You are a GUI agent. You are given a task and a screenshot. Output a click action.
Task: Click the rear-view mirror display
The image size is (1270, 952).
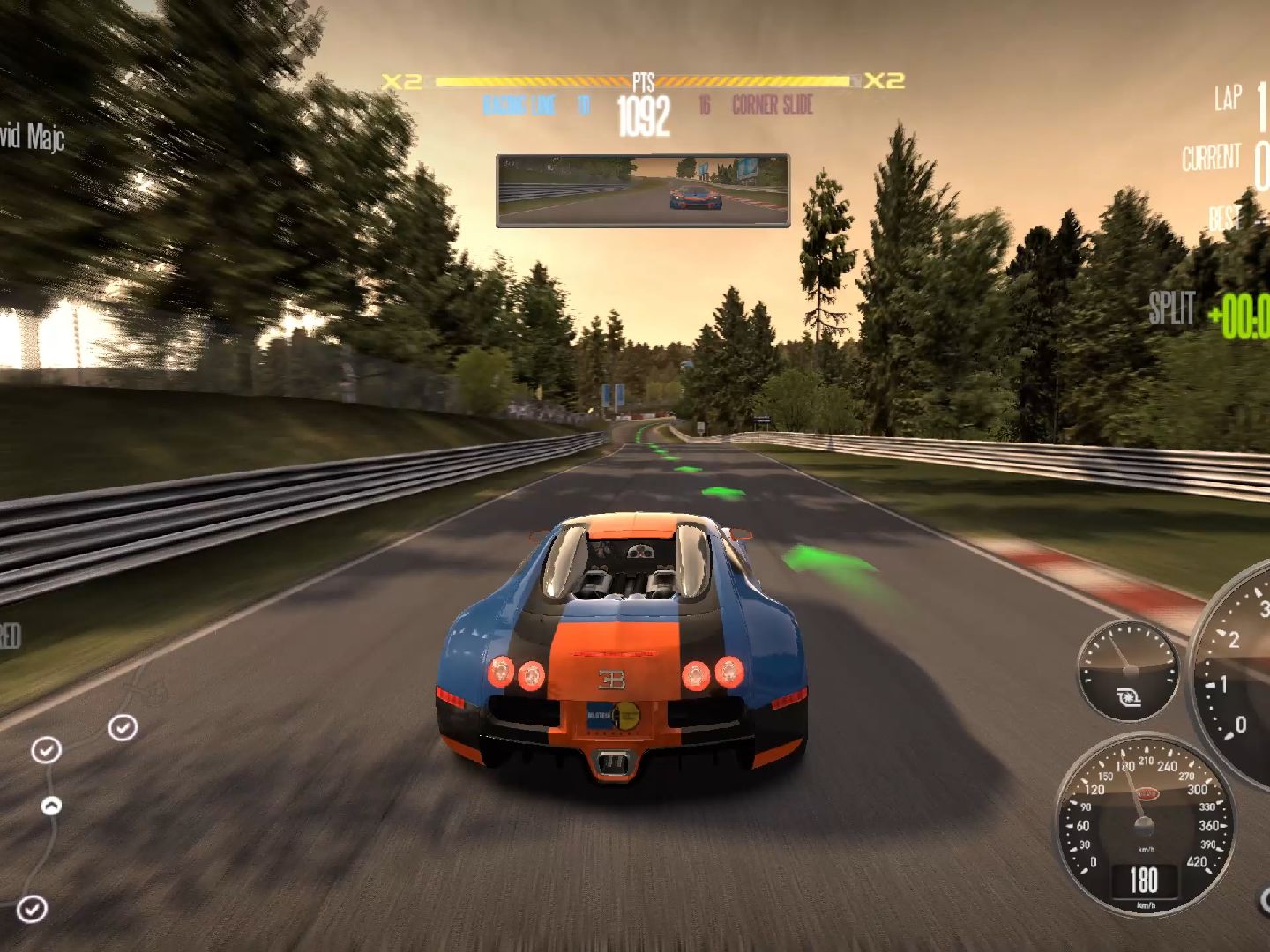643,190
